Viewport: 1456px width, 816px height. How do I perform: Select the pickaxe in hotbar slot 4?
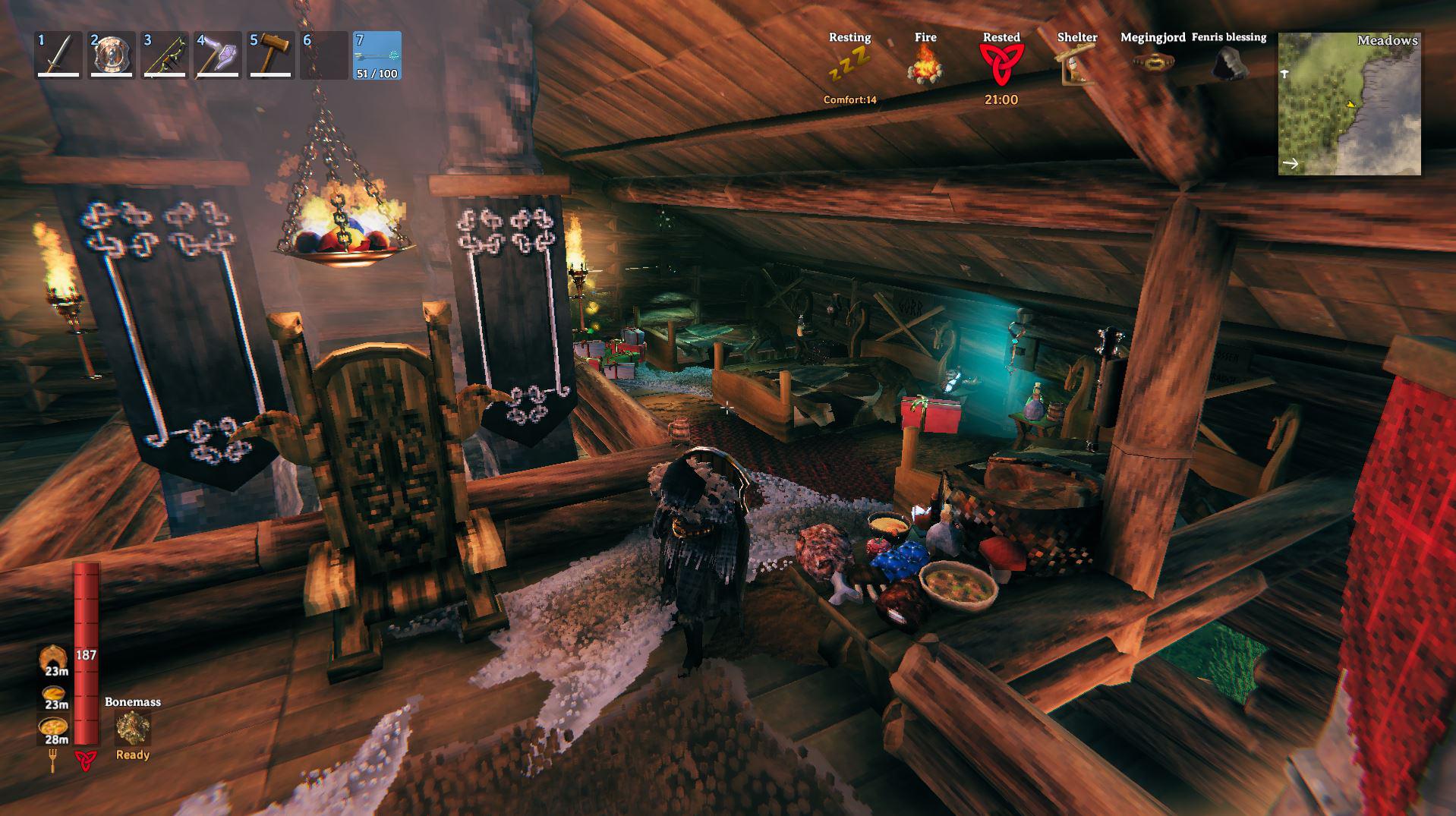[x=216, y=56]
